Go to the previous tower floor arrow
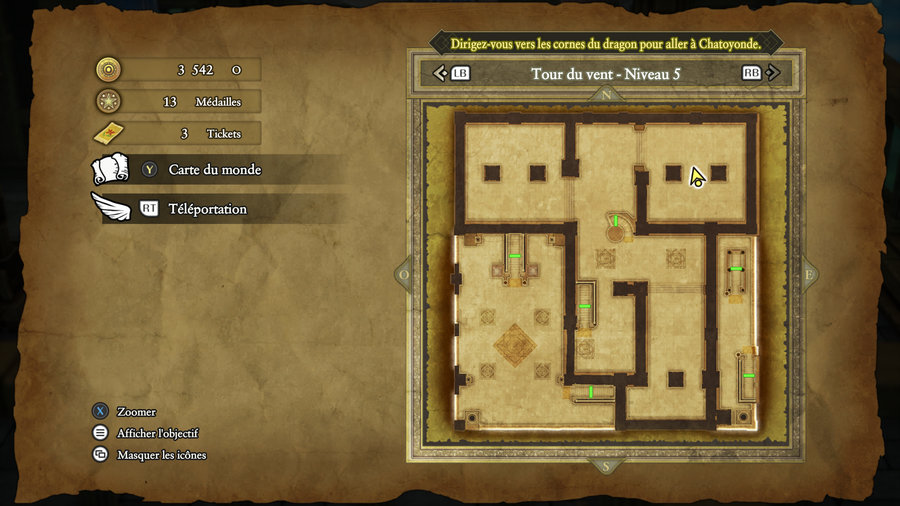The width and height of the screenshot is (900, 506). click(x=440, y=73)
